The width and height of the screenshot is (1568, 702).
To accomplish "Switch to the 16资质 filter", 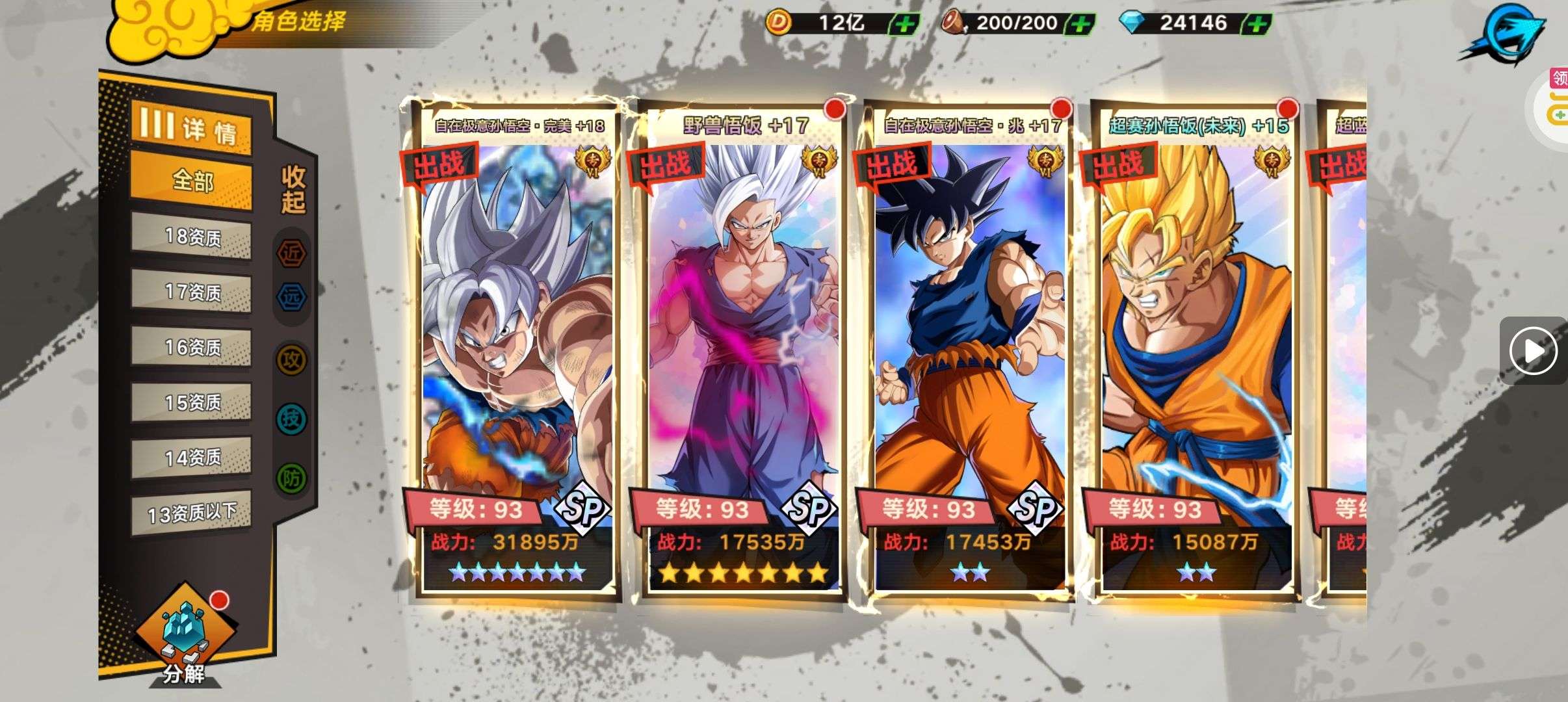I will pyautogui.click(x=192, y=348).
